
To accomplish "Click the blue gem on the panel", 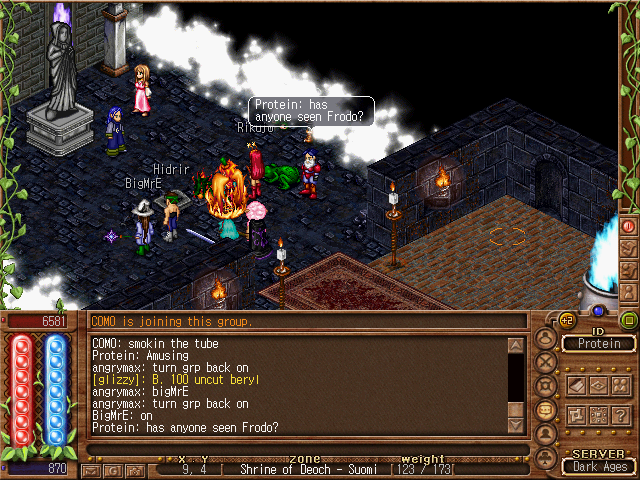I will click(x=599, y=311).
